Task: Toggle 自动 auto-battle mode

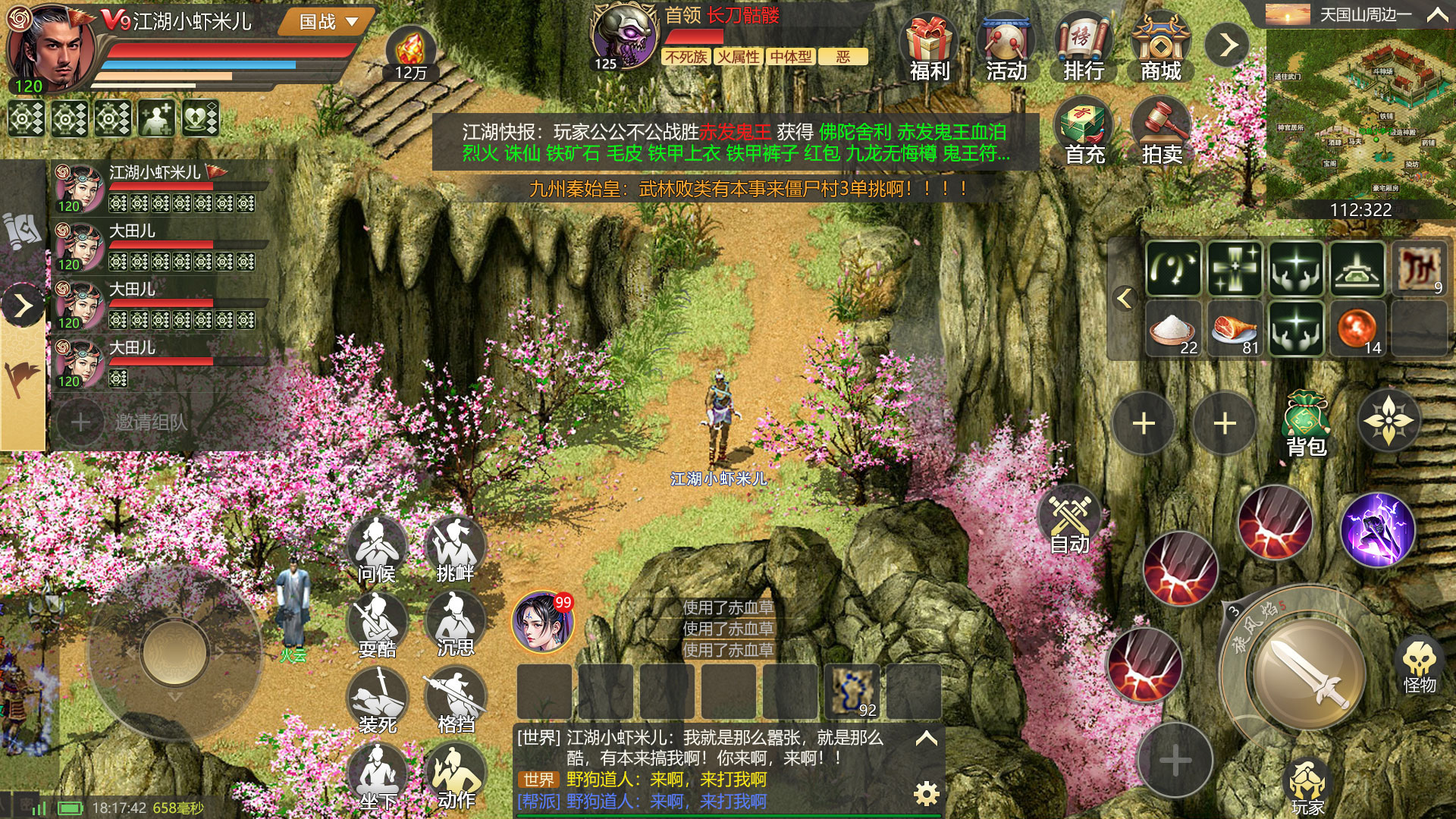Action: 1068,523
